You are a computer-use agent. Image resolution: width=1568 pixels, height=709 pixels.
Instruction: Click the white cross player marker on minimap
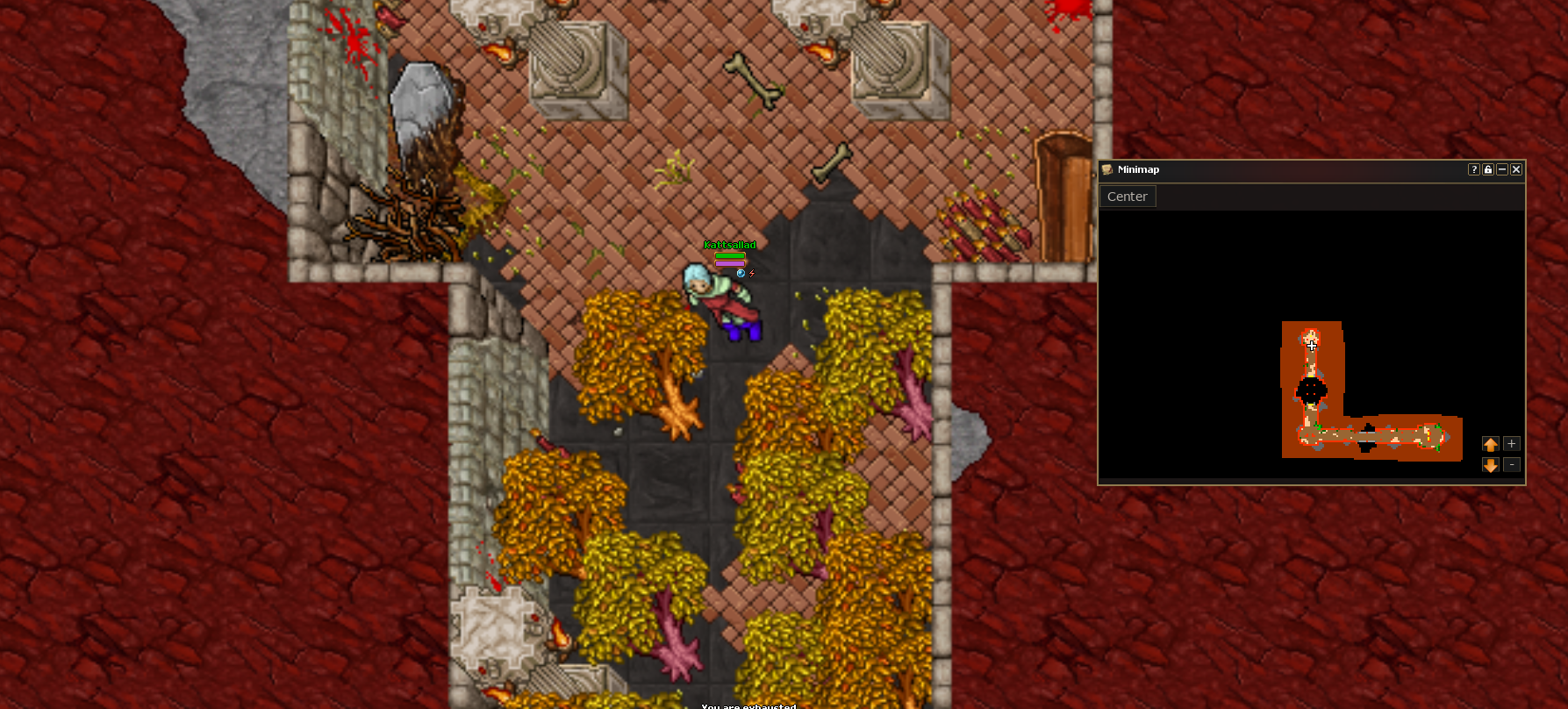tap(1312, 346)
